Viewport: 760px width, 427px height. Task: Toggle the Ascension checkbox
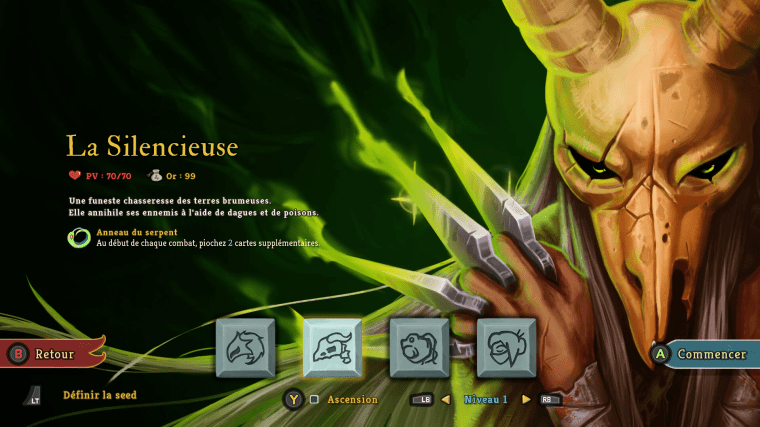pos(314,399)
